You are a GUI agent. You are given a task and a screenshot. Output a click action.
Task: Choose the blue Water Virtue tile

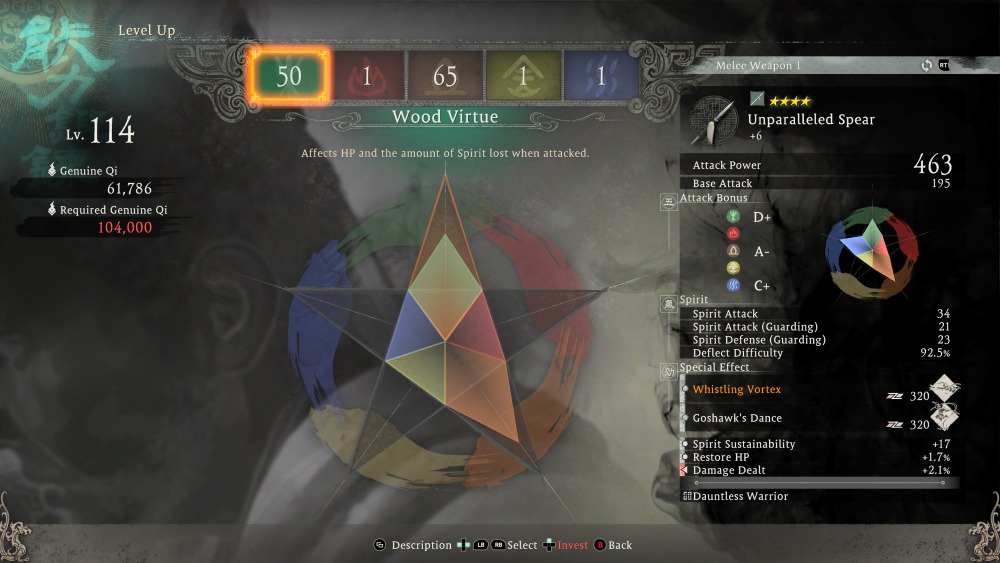601,76
